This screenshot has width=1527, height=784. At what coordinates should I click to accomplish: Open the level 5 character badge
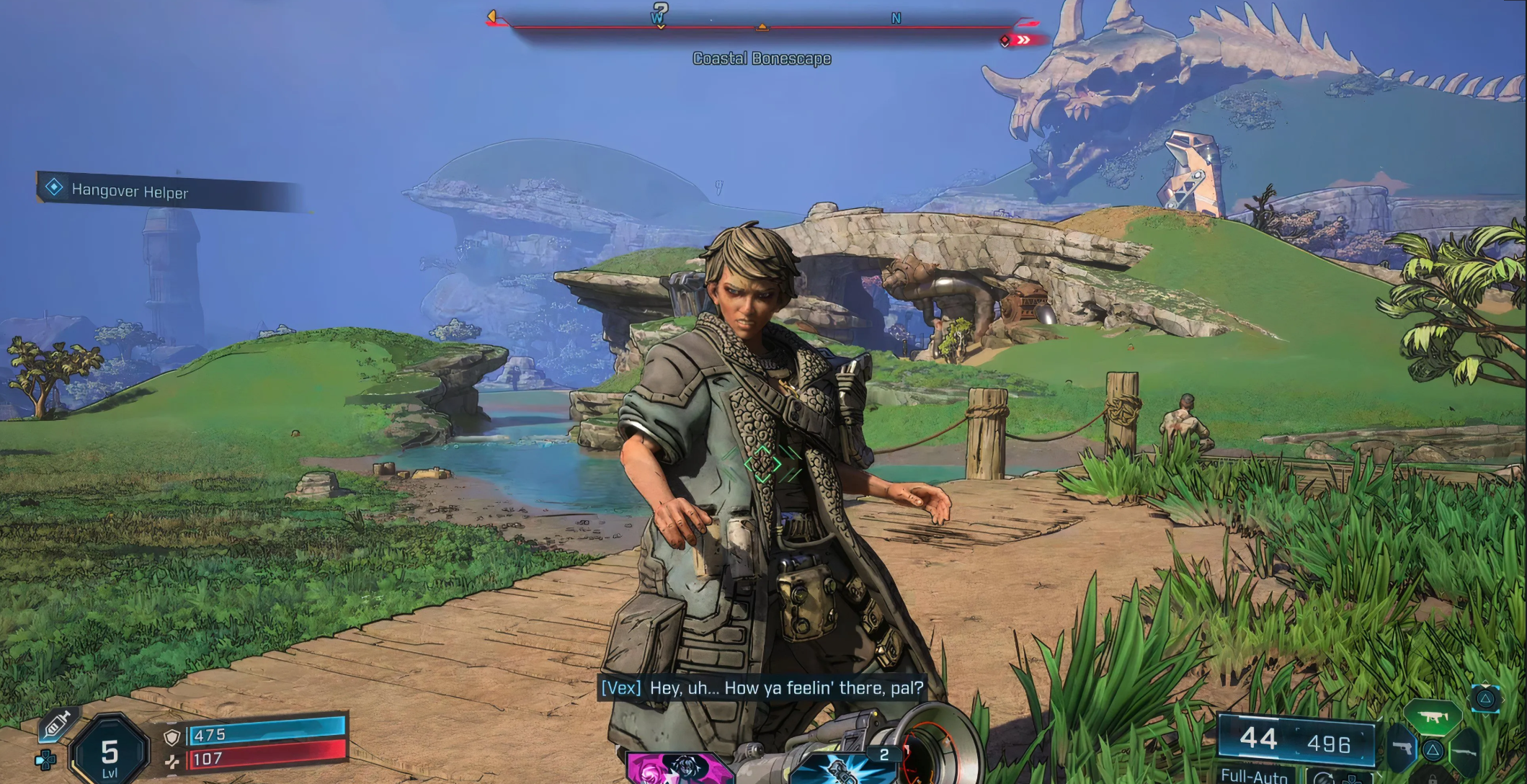click(110, 754)
